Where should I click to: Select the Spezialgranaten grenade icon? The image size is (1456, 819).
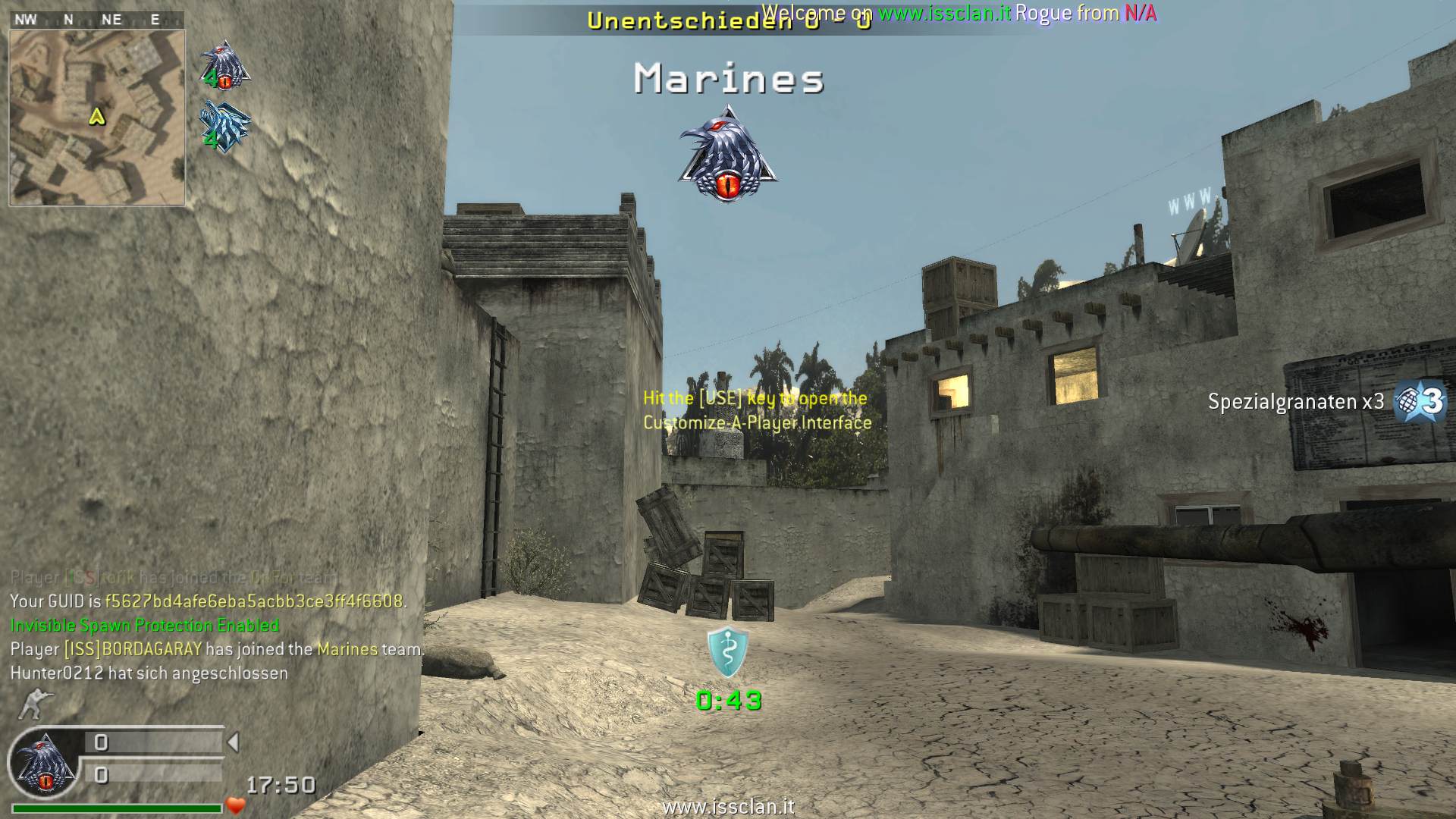click(x=1420, y=400)
